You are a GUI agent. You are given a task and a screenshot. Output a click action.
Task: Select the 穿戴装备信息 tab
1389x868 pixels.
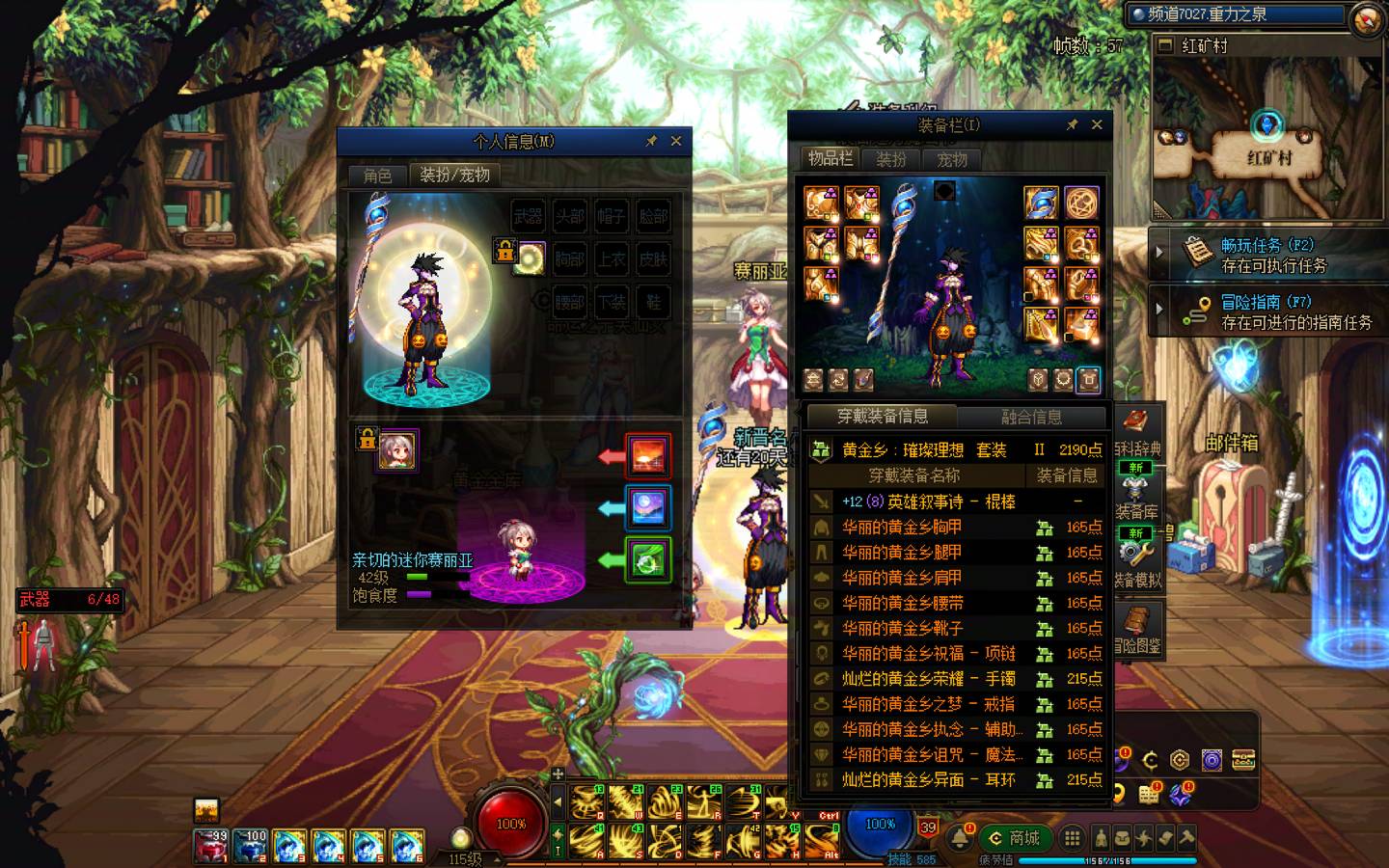click(x=882, y=417)
